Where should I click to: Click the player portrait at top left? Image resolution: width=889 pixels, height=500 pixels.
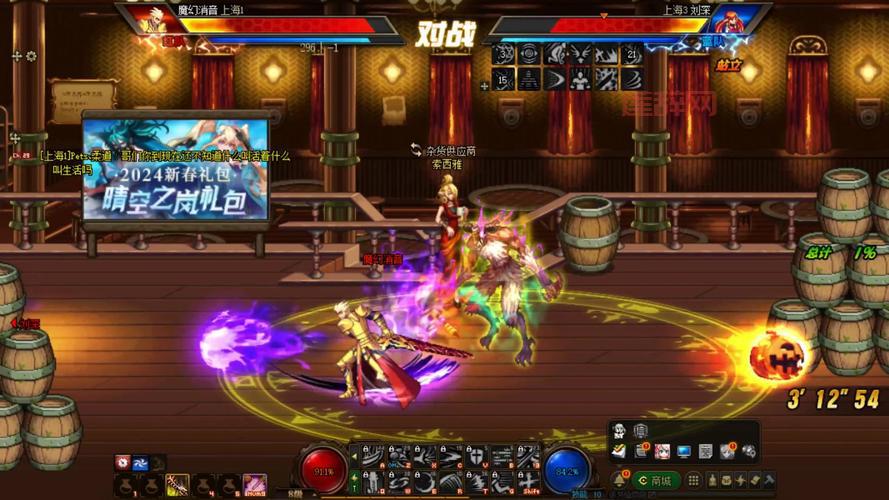point(155,20)
